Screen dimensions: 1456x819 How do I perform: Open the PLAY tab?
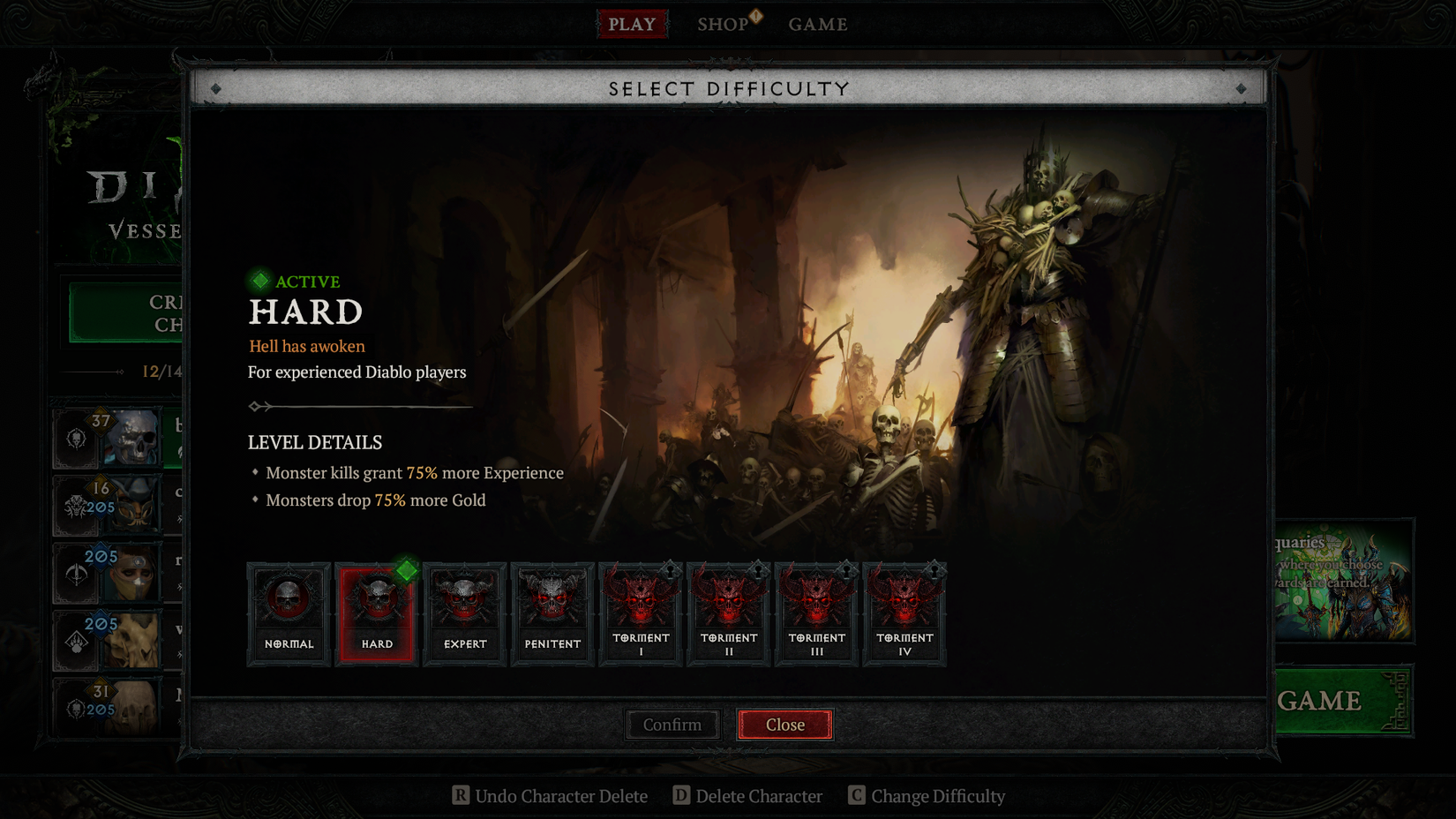[632, 24]
